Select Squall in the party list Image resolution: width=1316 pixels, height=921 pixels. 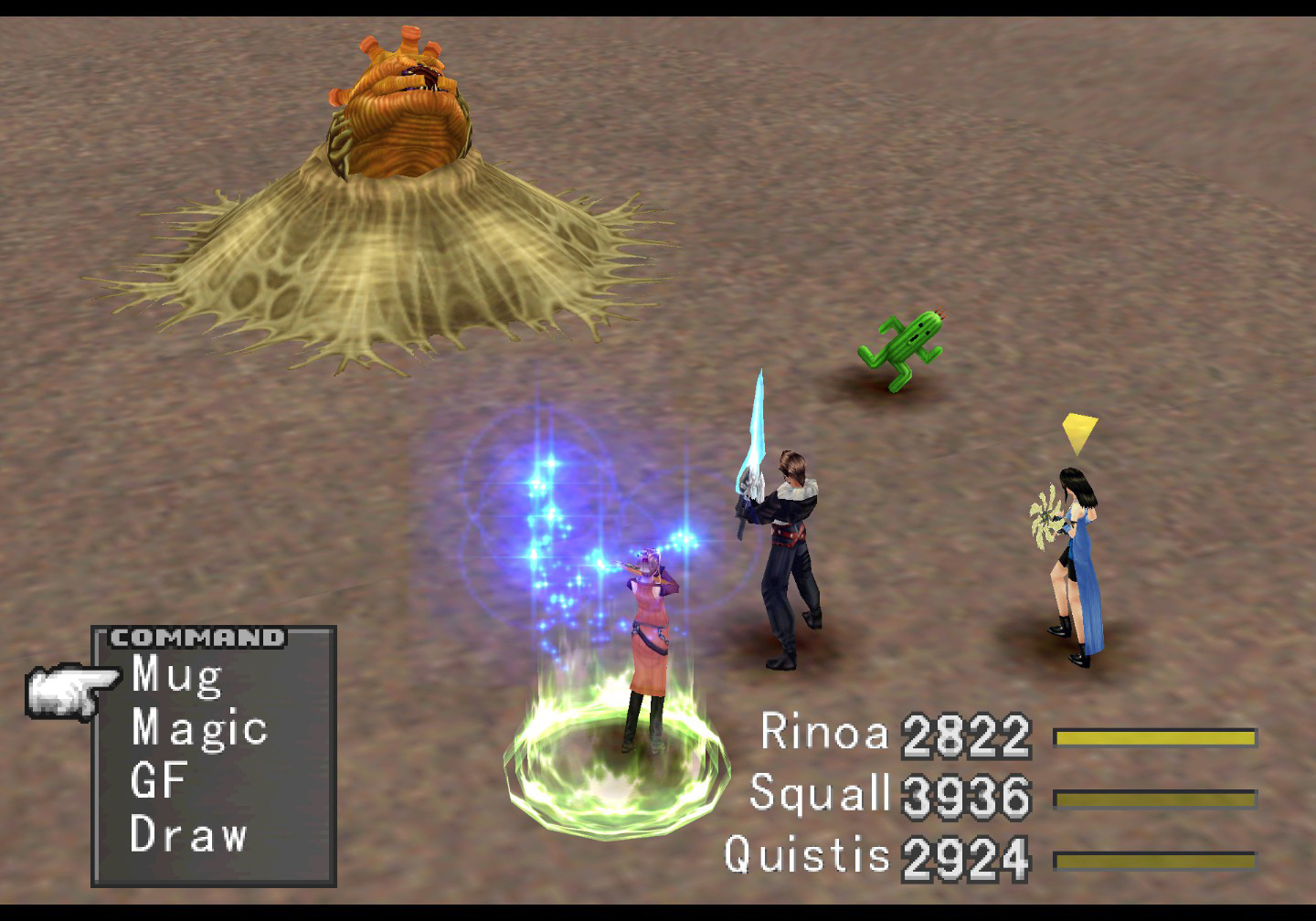819,793
